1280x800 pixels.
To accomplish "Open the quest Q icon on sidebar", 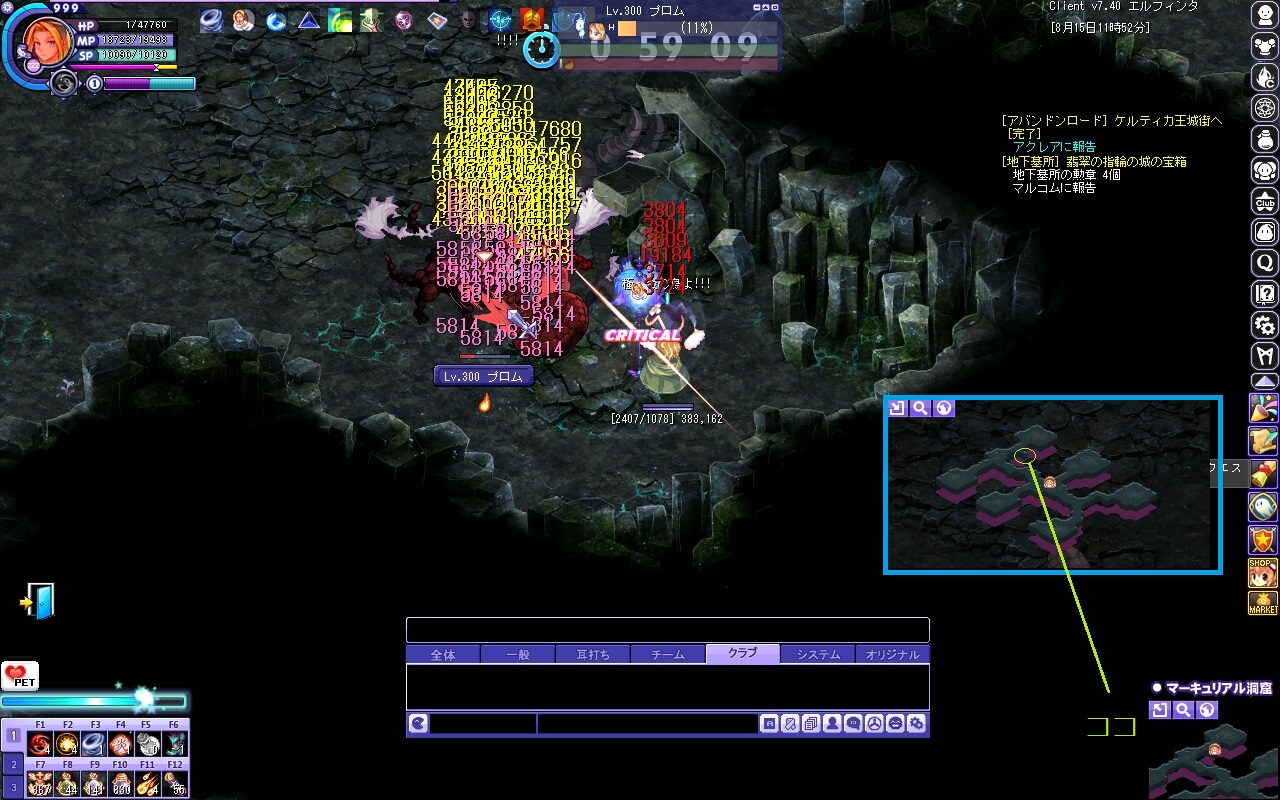I will [x=1265, y=263].
